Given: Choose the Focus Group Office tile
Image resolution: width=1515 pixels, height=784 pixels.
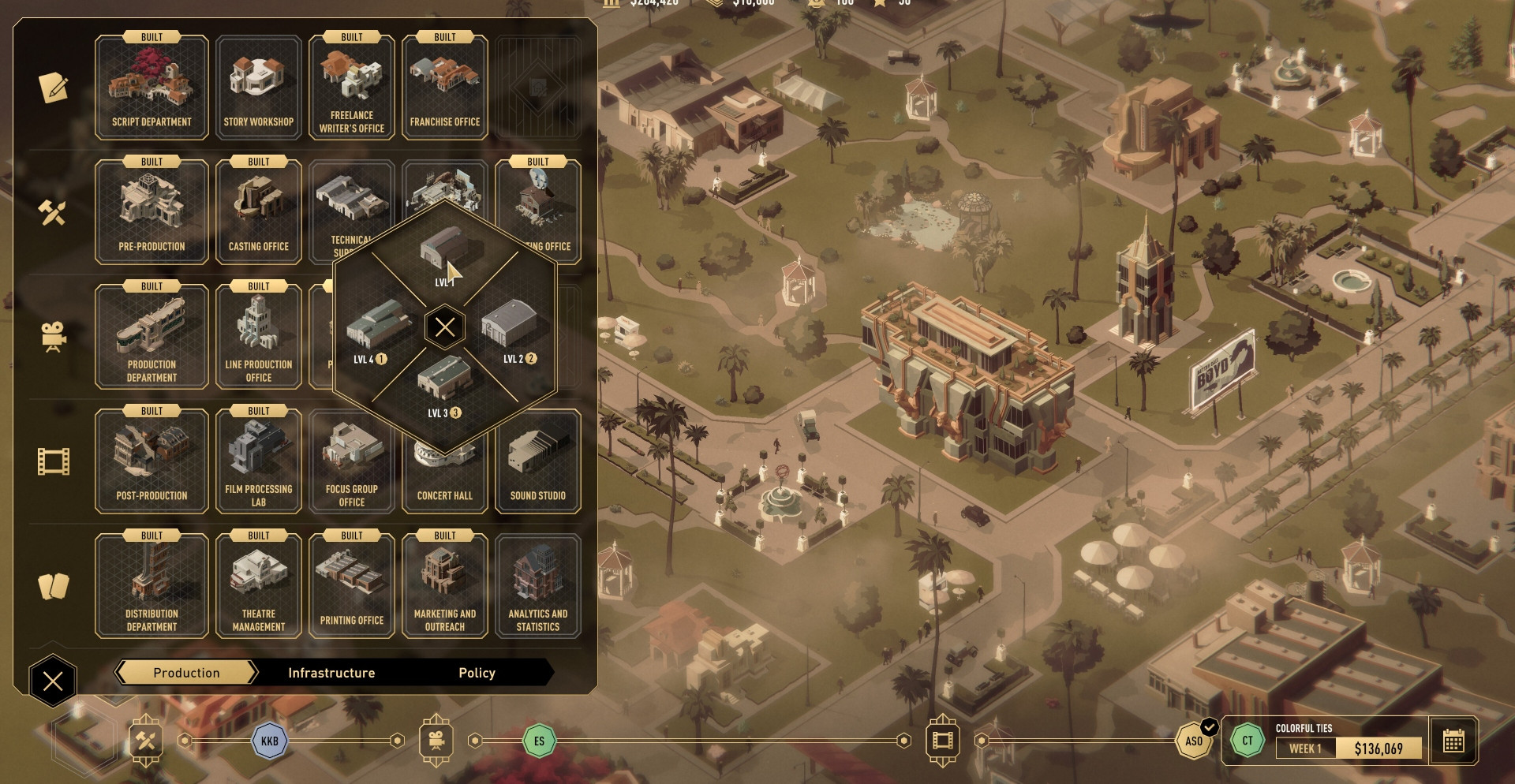Looking at the screenshot, I should click(x=352, y=461).
